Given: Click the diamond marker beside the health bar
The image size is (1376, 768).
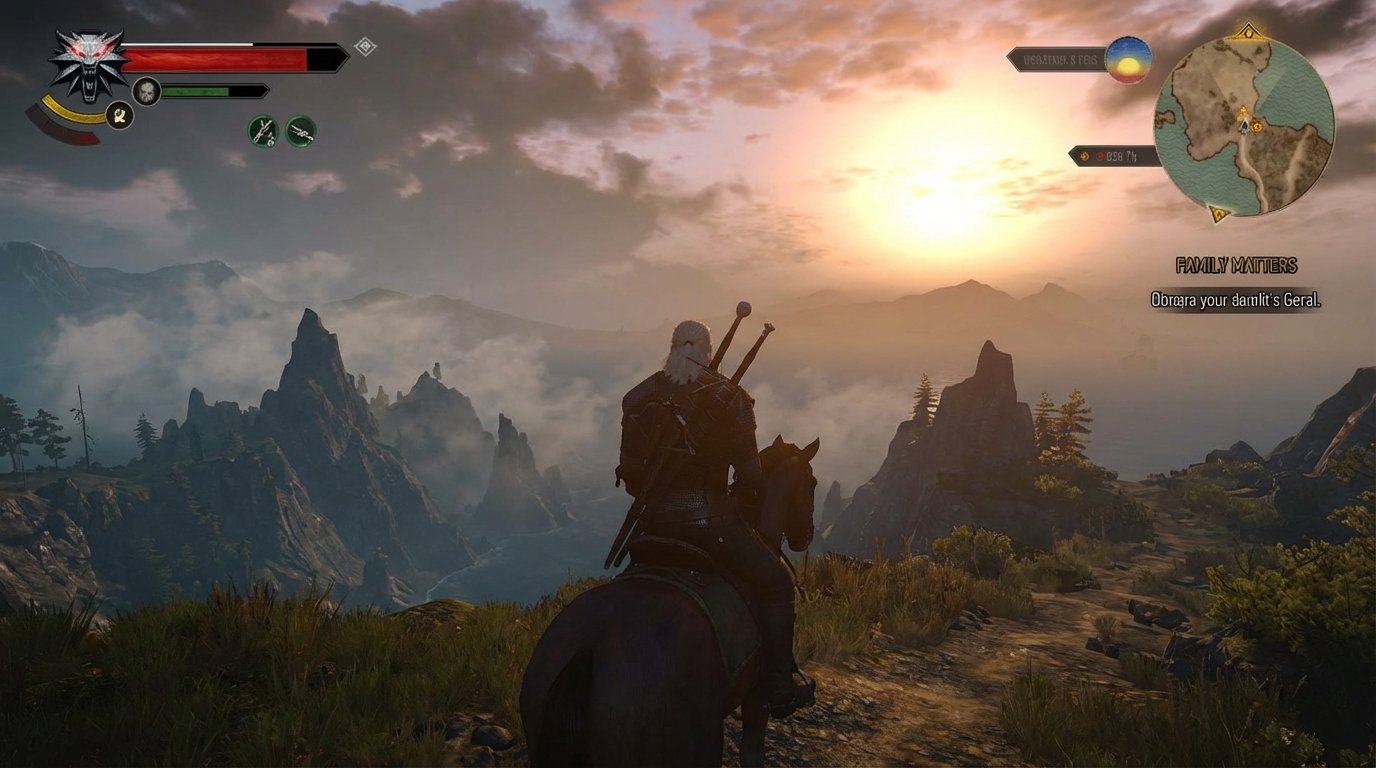Looking at the screenshot, I should [x=366, y=44].
